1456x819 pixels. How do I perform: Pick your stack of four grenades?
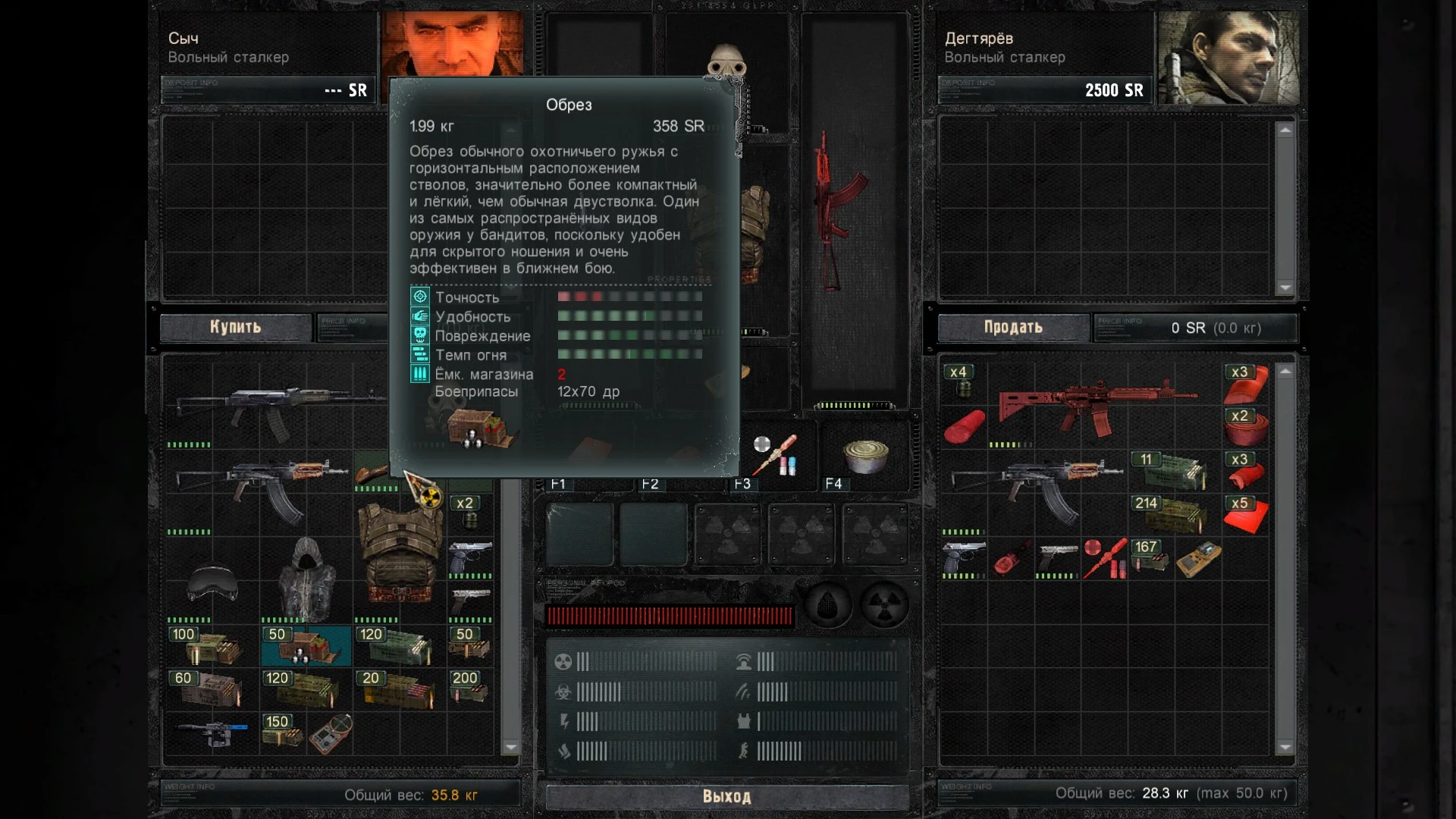click(x=962, y=381)
